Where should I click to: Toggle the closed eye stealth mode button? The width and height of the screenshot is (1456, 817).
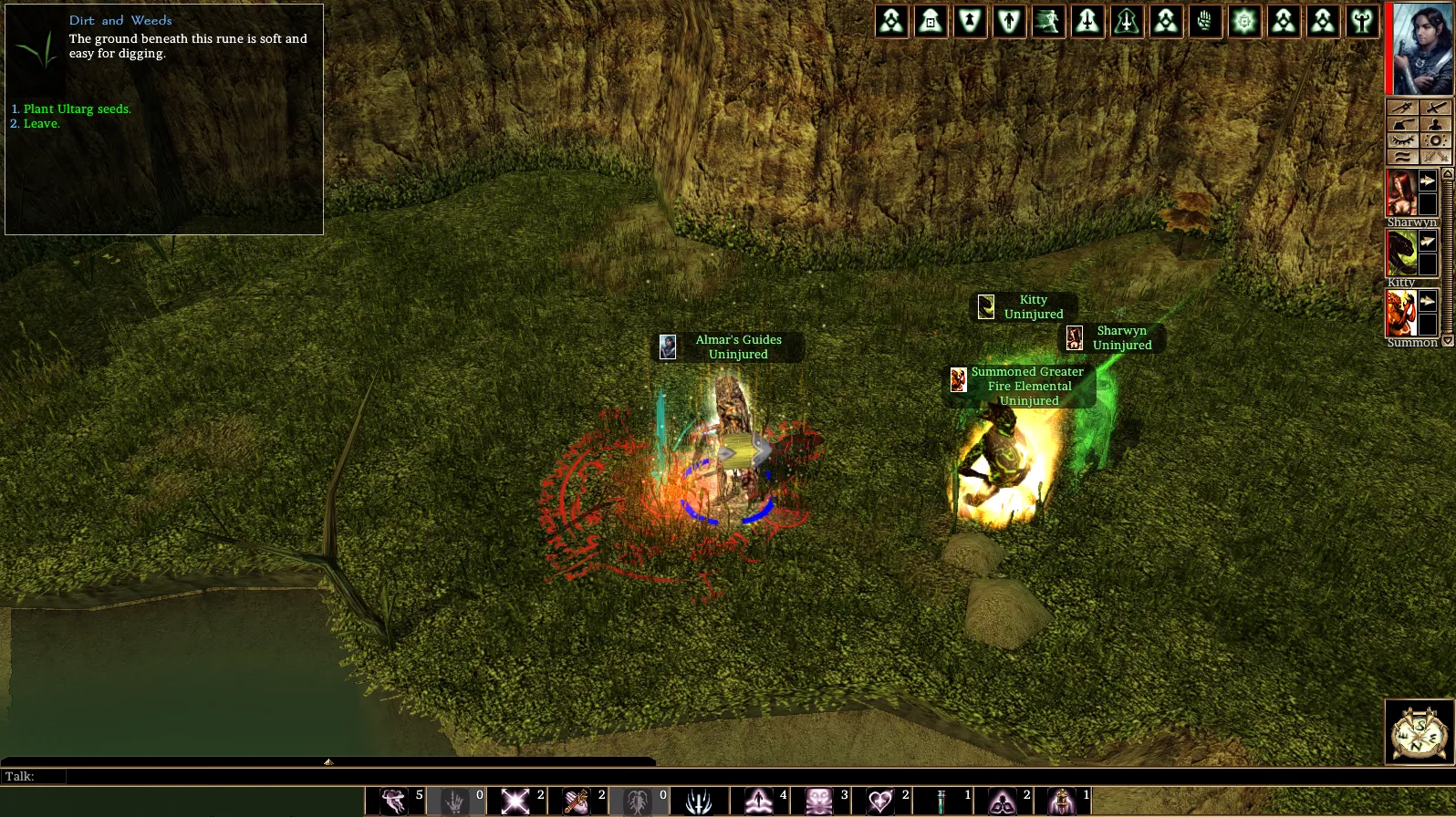1402,140
